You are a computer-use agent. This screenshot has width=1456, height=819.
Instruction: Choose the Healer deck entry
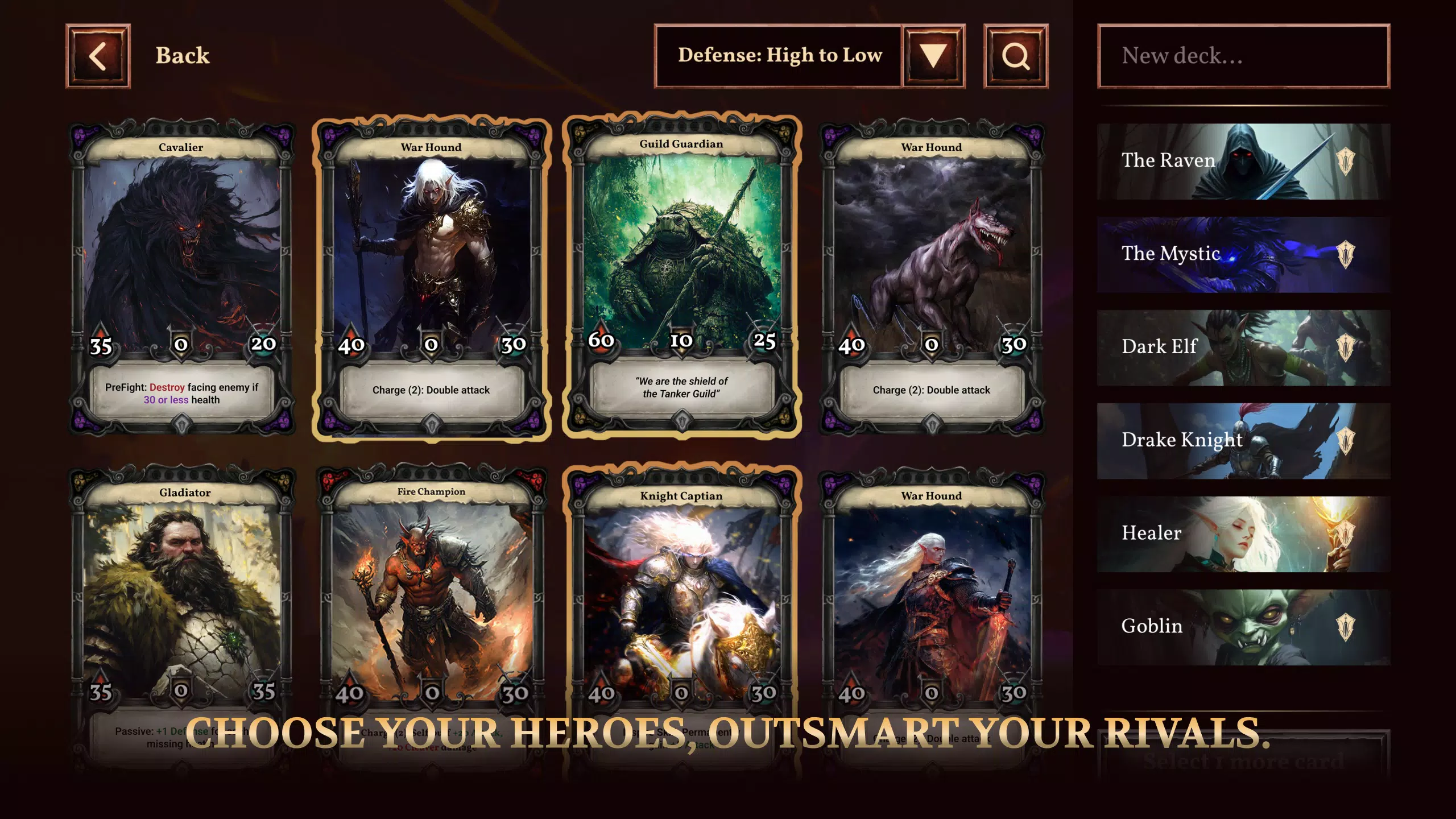[1243, 534]
